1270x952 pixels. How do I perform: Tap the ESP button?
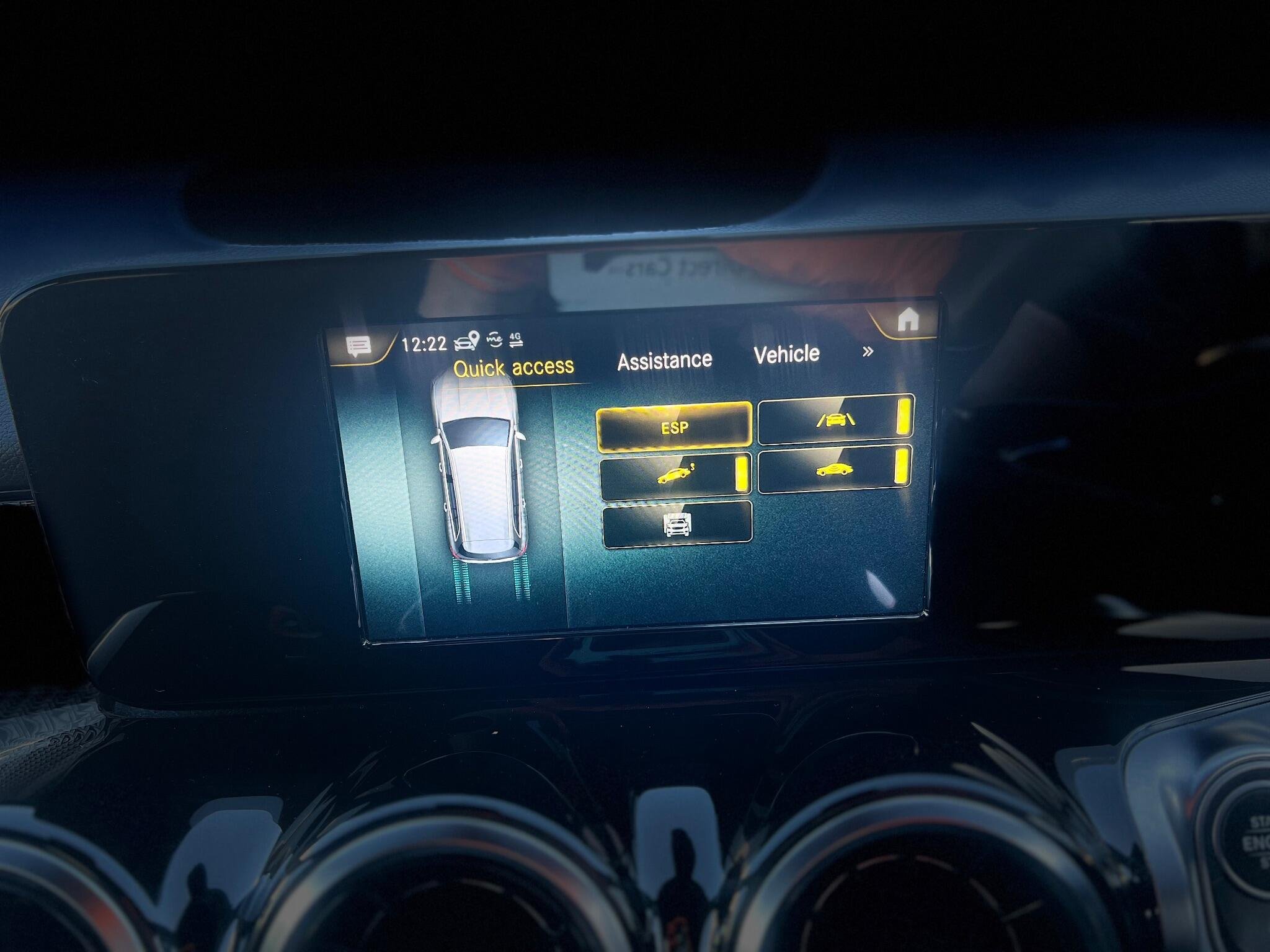[674, 426]
